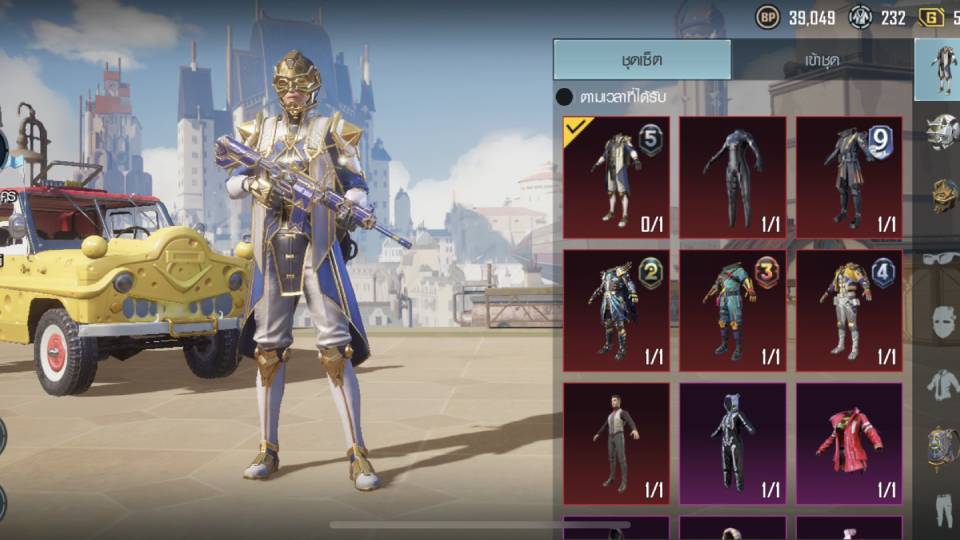Screen dimensions: 960x540
Task: Choose the dark bodysuit outfit without a badge
Action: tap(732, 177)
